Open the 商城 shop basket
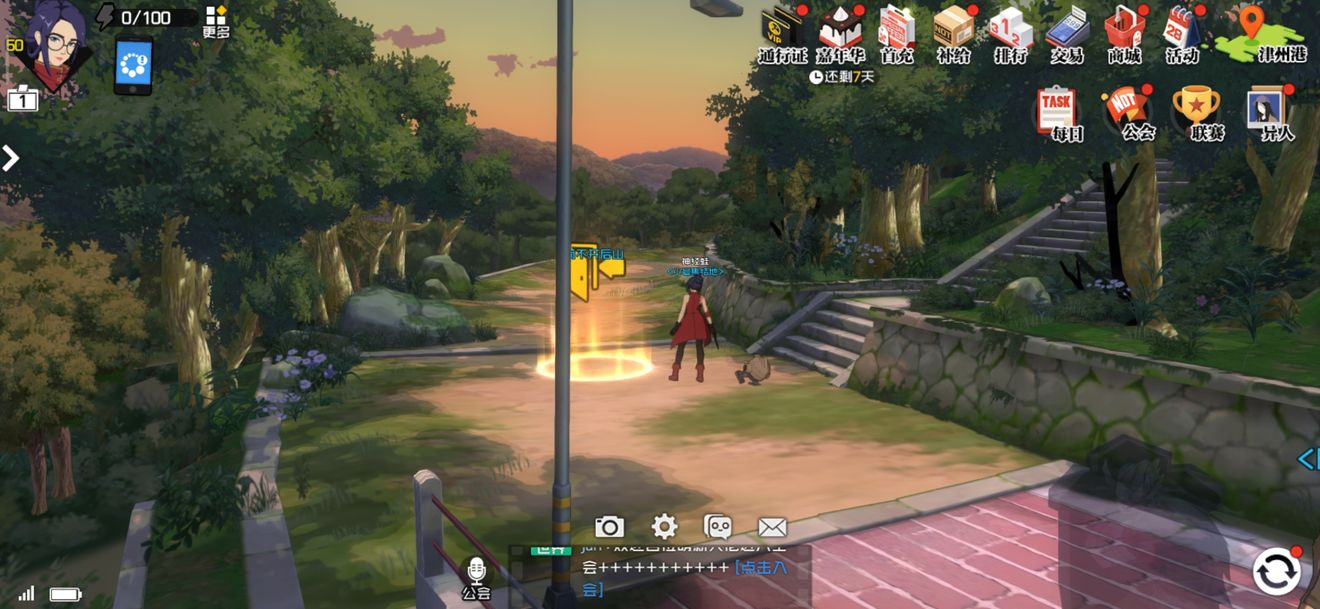 [1124, 31]
